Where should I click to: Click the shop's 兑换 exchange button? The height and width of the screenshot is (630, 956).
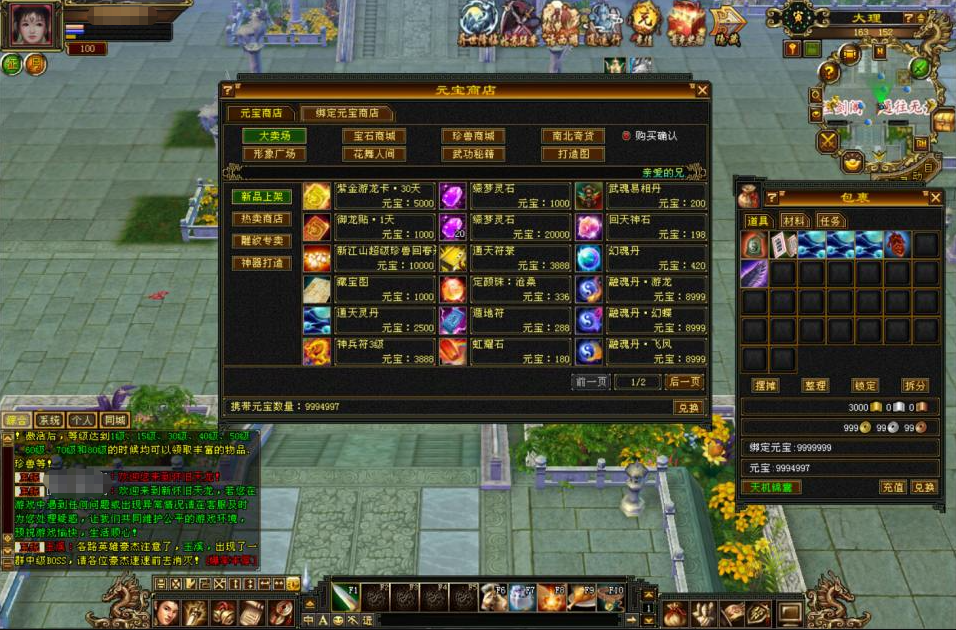pyautogui.click(x=688, y=407)
